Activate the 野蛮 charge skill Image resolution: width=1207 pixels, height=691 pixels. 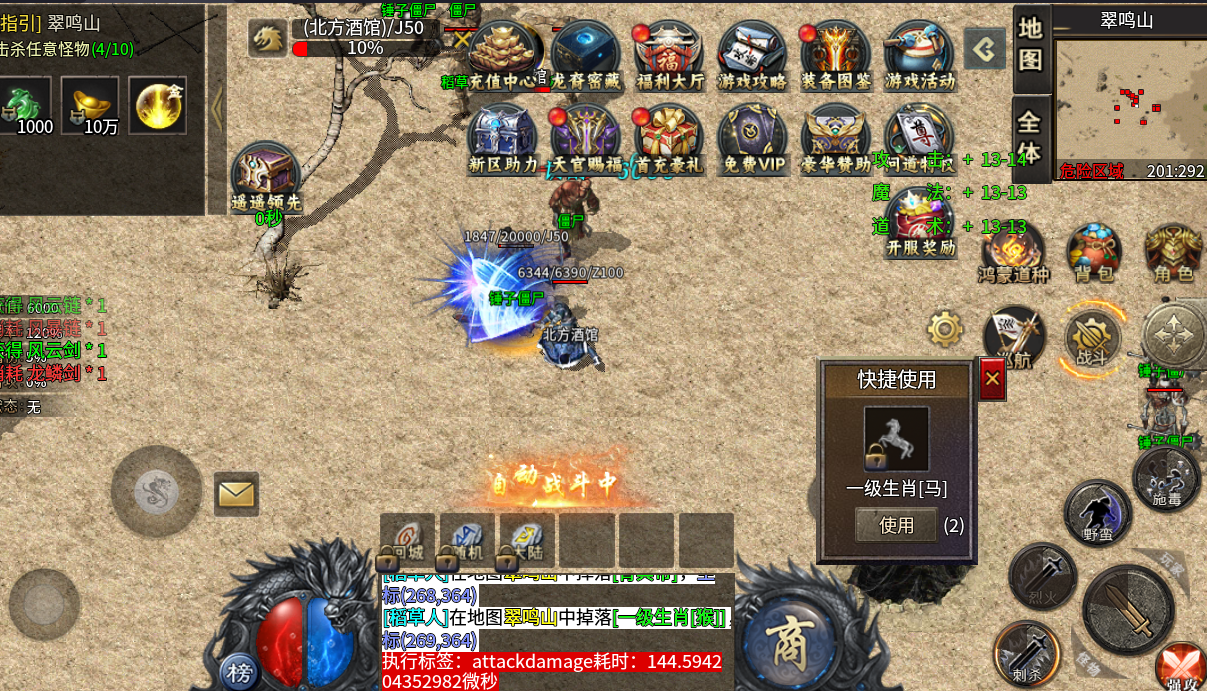(x=1097, y=512)
